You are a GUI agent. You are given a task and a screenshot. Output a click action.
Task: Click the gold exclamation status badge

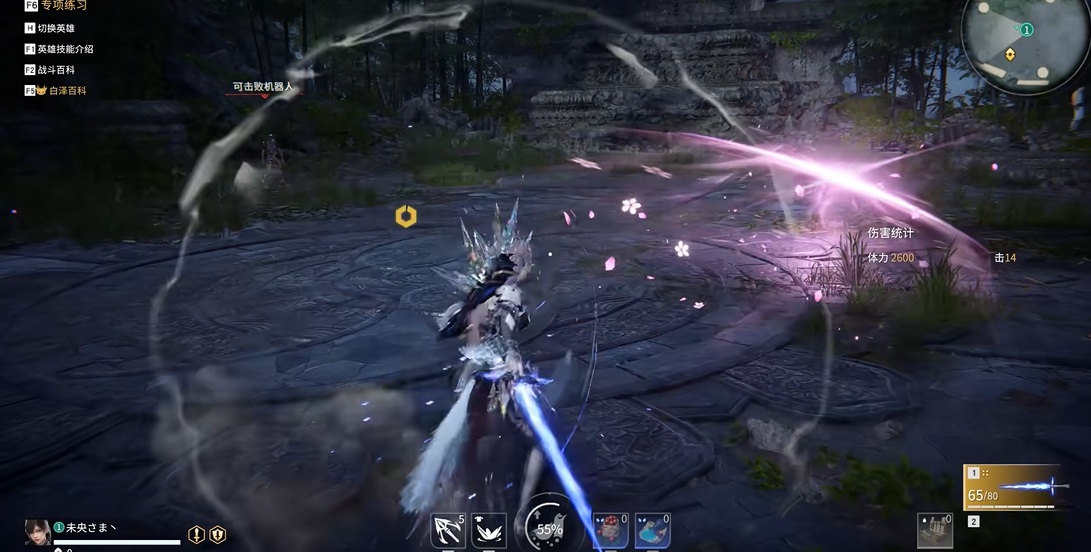click(x=197, y=534)
